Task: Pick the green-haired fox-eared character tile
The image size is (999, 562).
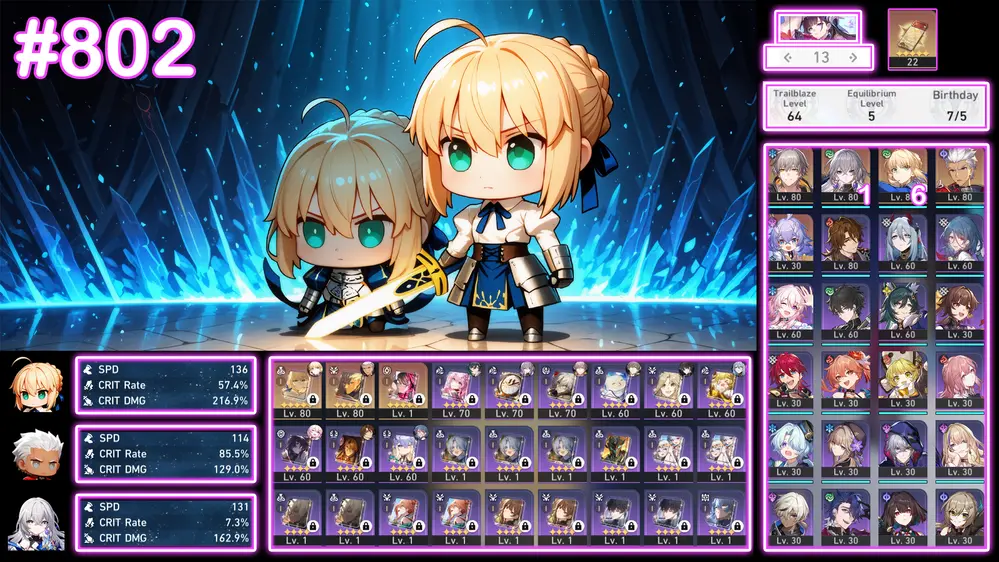Action: pyautogui.click(x=902, y=308)
